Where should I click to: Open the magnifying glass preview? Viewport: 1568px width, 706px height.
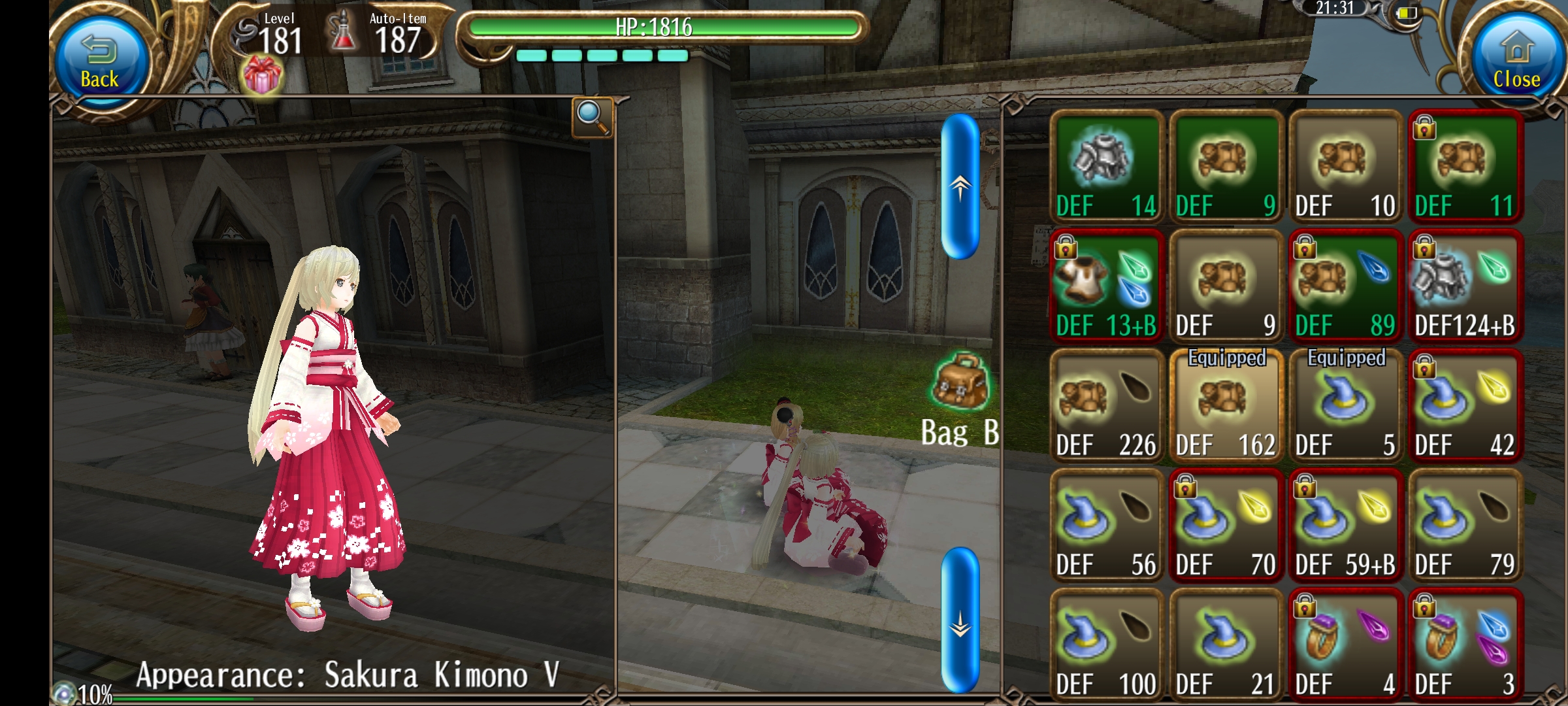tap(592, 117)
